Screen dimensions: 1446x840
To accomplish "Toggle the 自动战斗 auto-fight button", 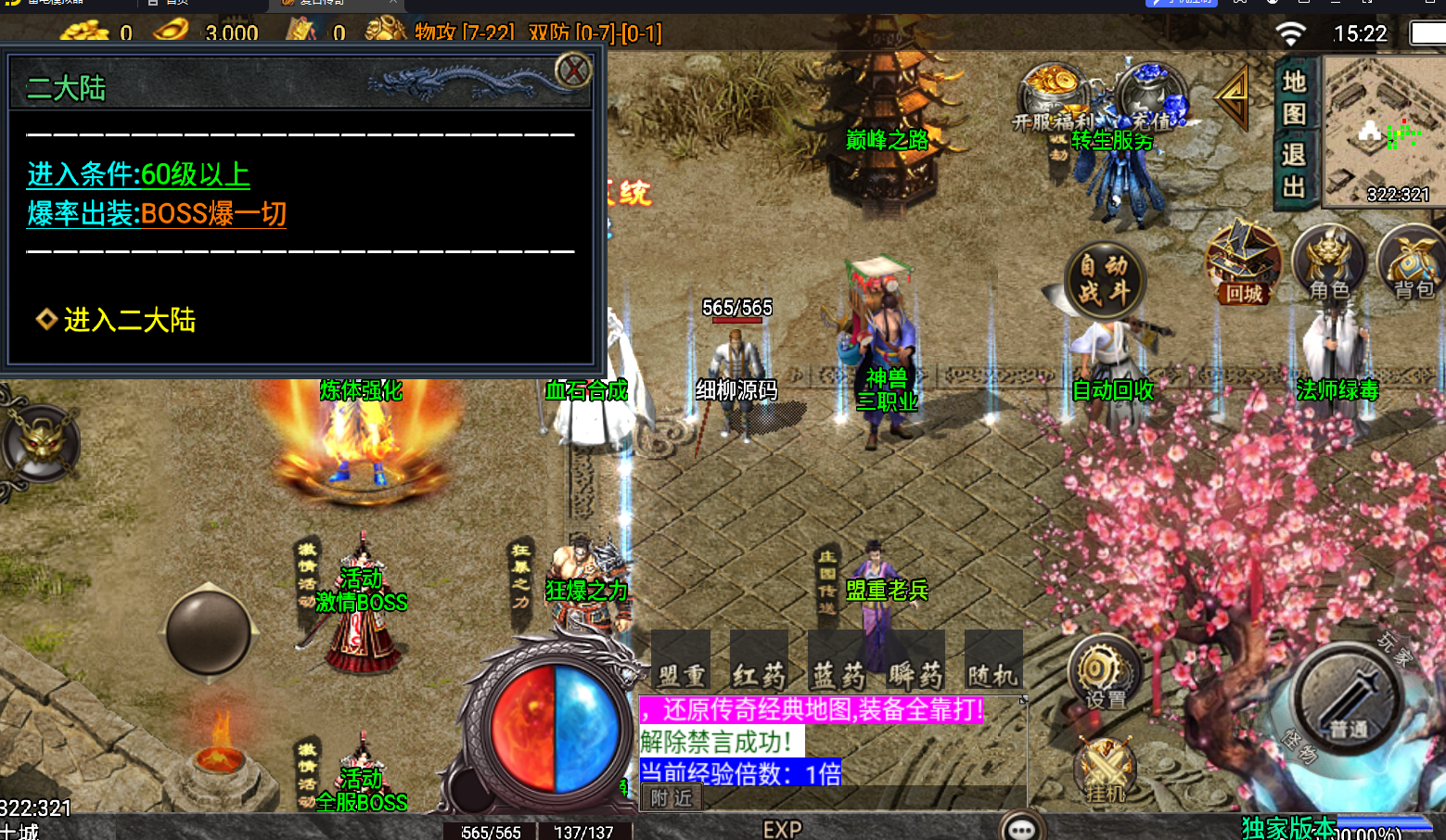I will pos(1104,279).
